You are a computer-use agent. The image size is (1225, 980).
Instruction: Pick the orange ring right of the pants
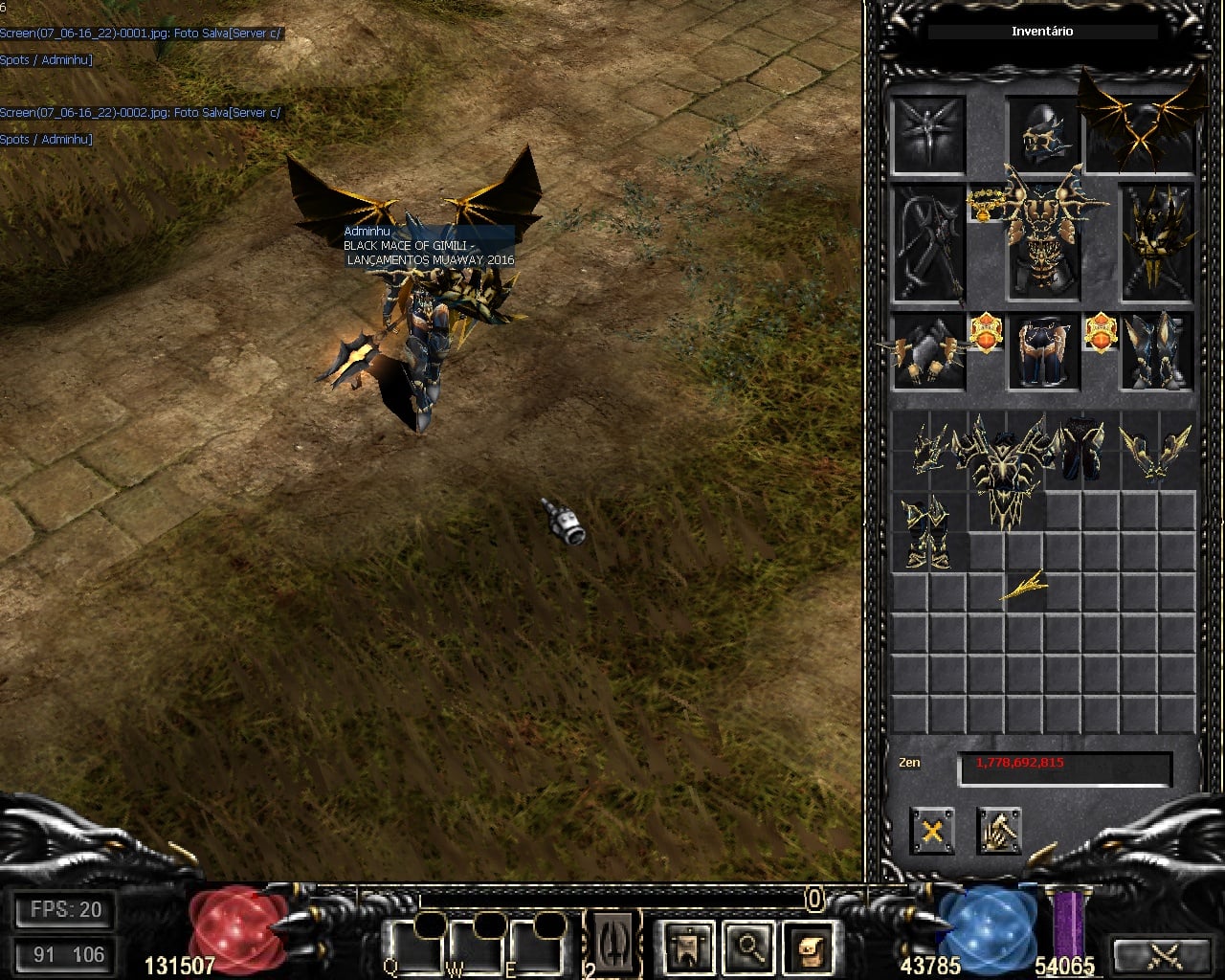1101,333
